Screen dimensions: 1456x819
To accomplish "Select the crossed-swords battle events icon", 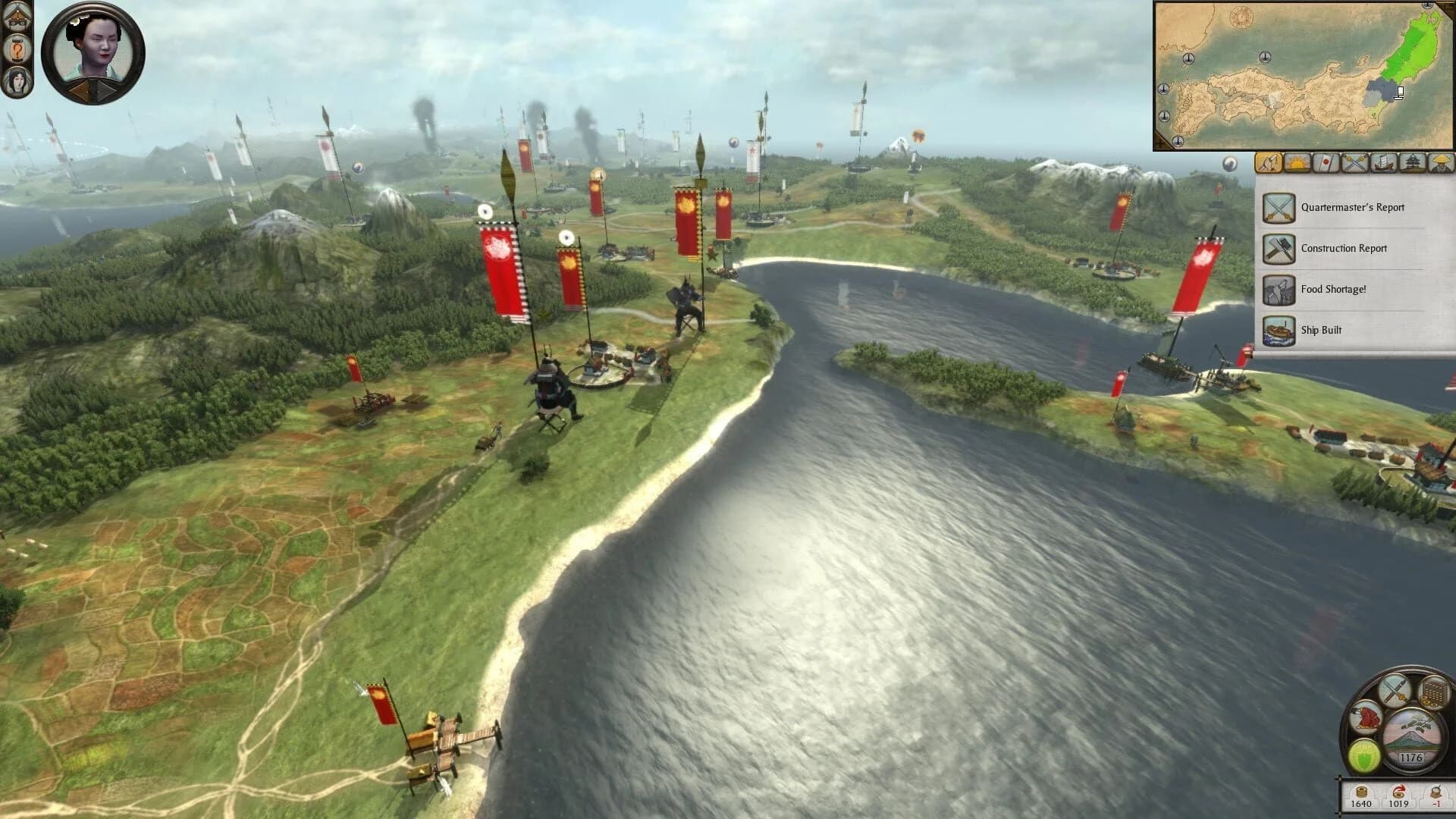I will coord(1354,164).
